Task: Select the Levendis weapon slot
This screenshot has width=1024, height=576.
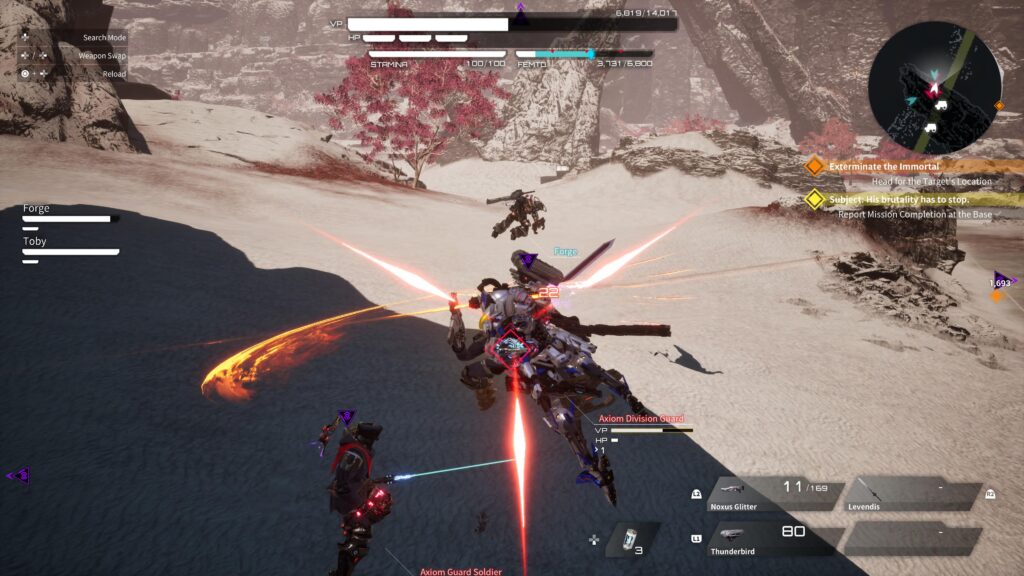Action: coord(912,495)
